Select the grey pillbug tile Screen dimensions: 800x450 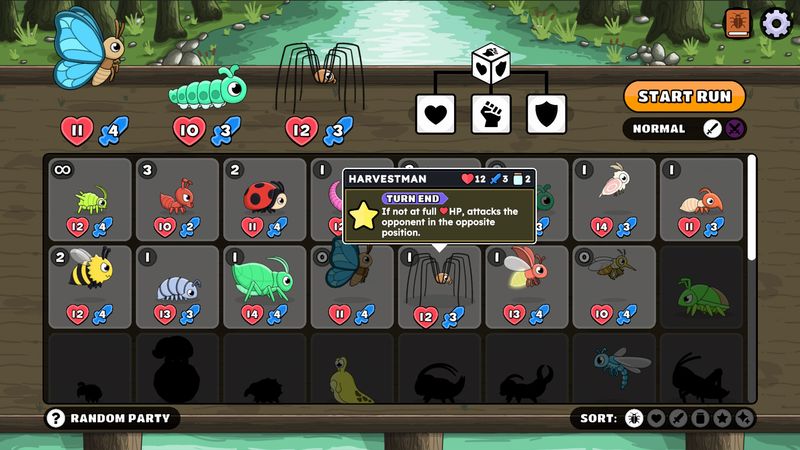[177, 286]
